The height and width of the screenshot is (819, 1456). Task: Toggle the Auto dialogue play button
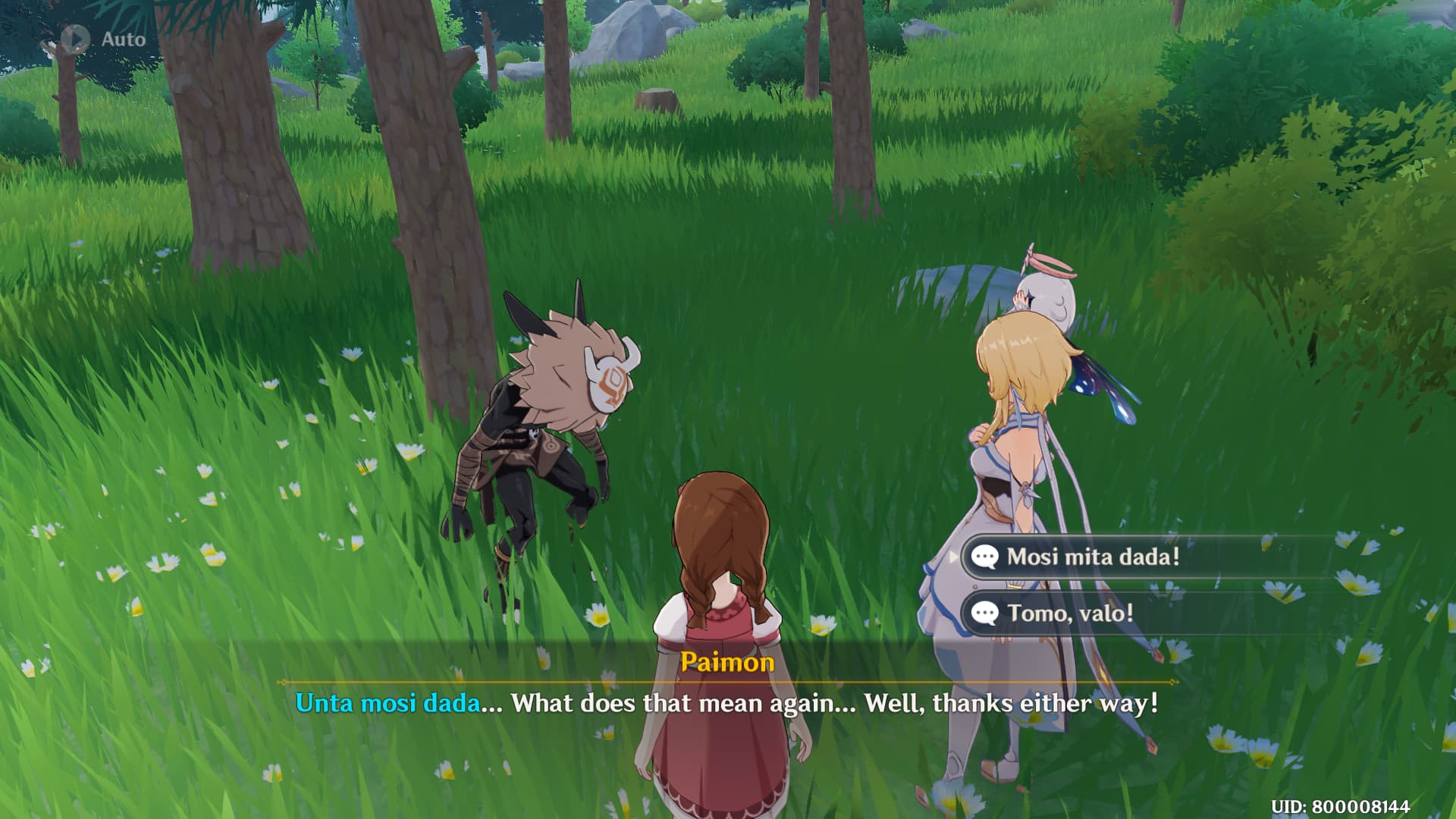pos(76,39)
